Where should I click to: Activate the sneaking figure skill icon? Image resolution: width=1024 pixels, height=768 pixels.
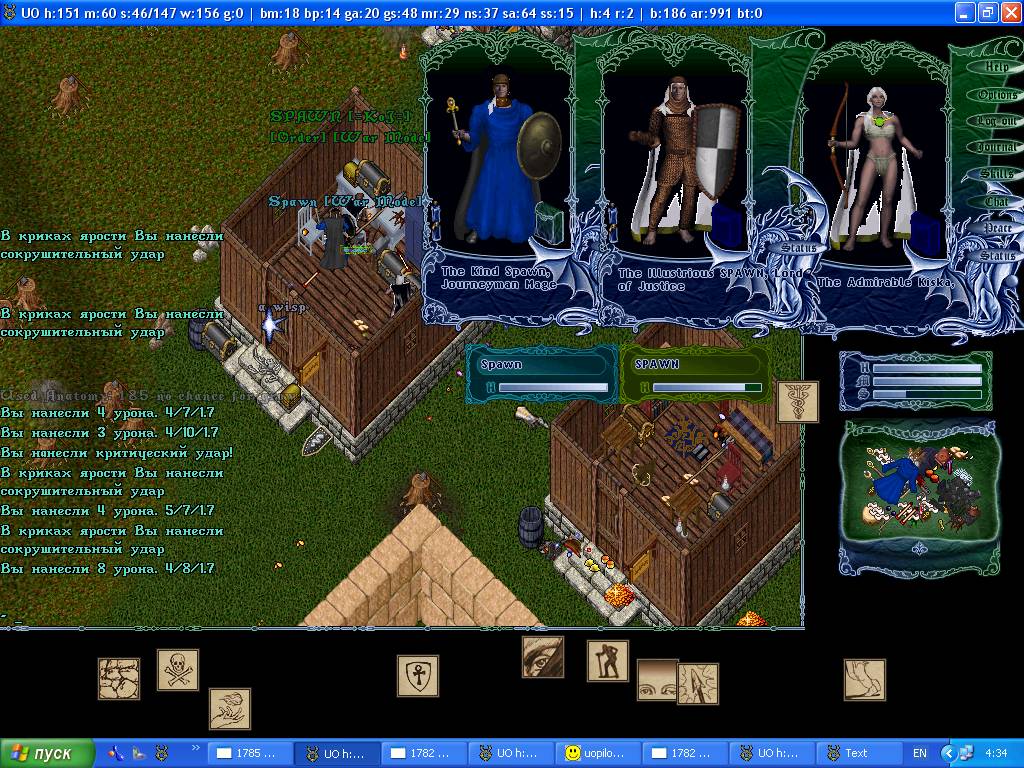(x=607, y=661)
